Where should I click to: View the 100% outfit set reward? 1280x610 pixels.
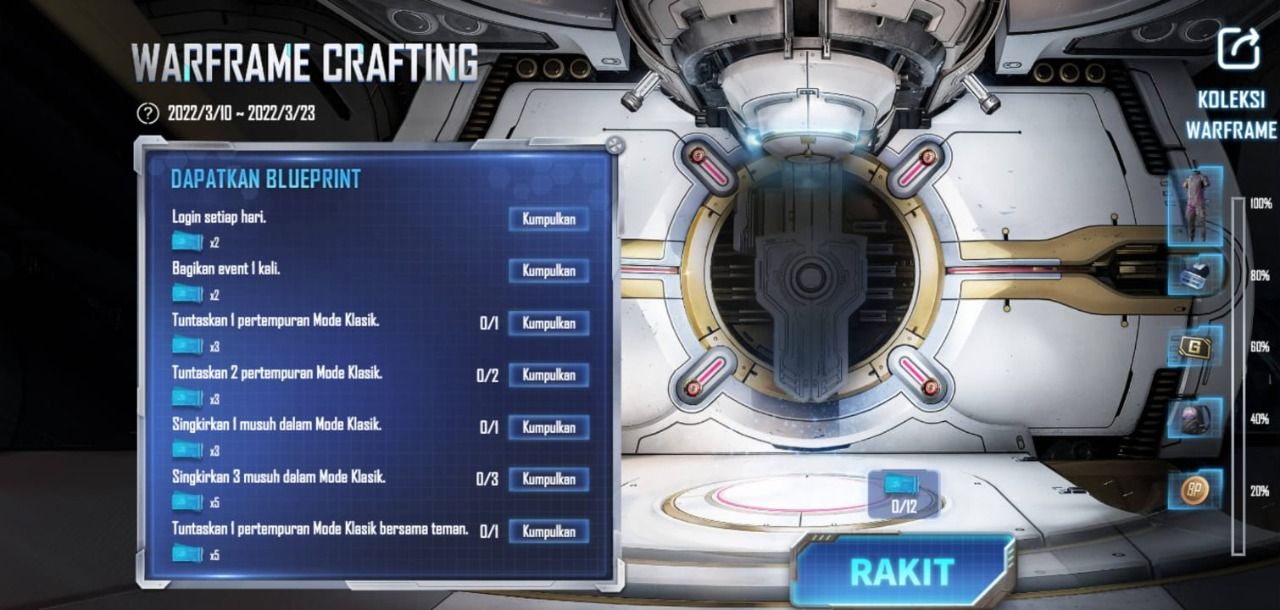(x=1195, y=205)
